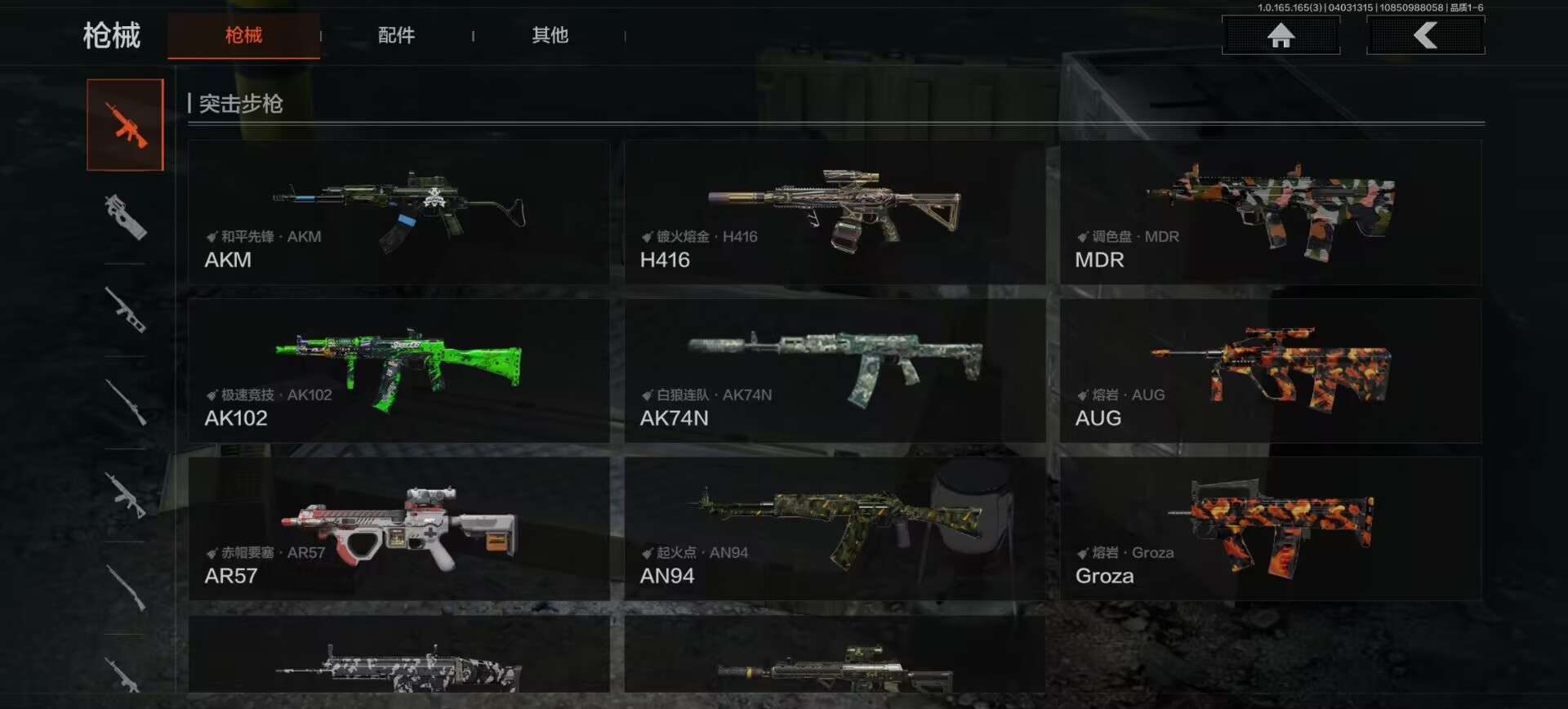Select the AK74N weapon card
Screen dimensions: 1568x709
point(835,371)
